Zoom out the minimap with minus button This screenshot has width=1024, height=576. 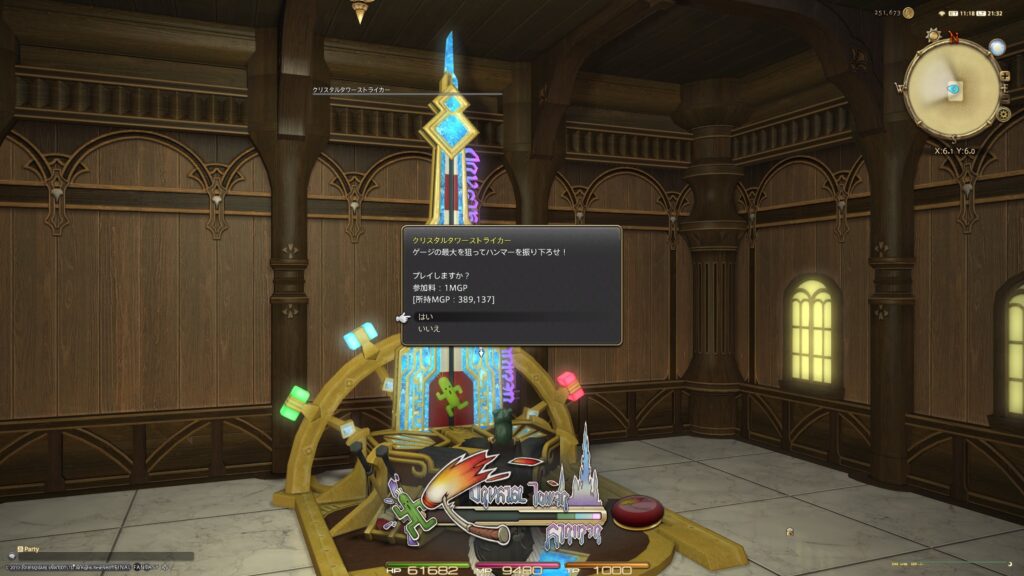pyautogui.click(x=1004, y=97)
